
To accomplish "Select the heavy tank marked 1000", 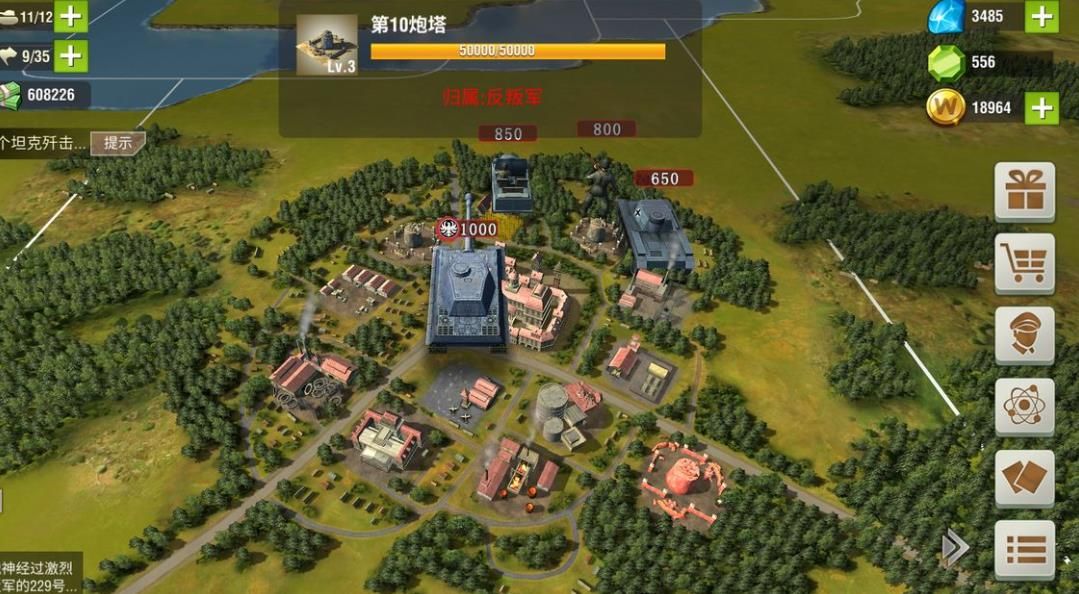I will click(x=465, y=296).
